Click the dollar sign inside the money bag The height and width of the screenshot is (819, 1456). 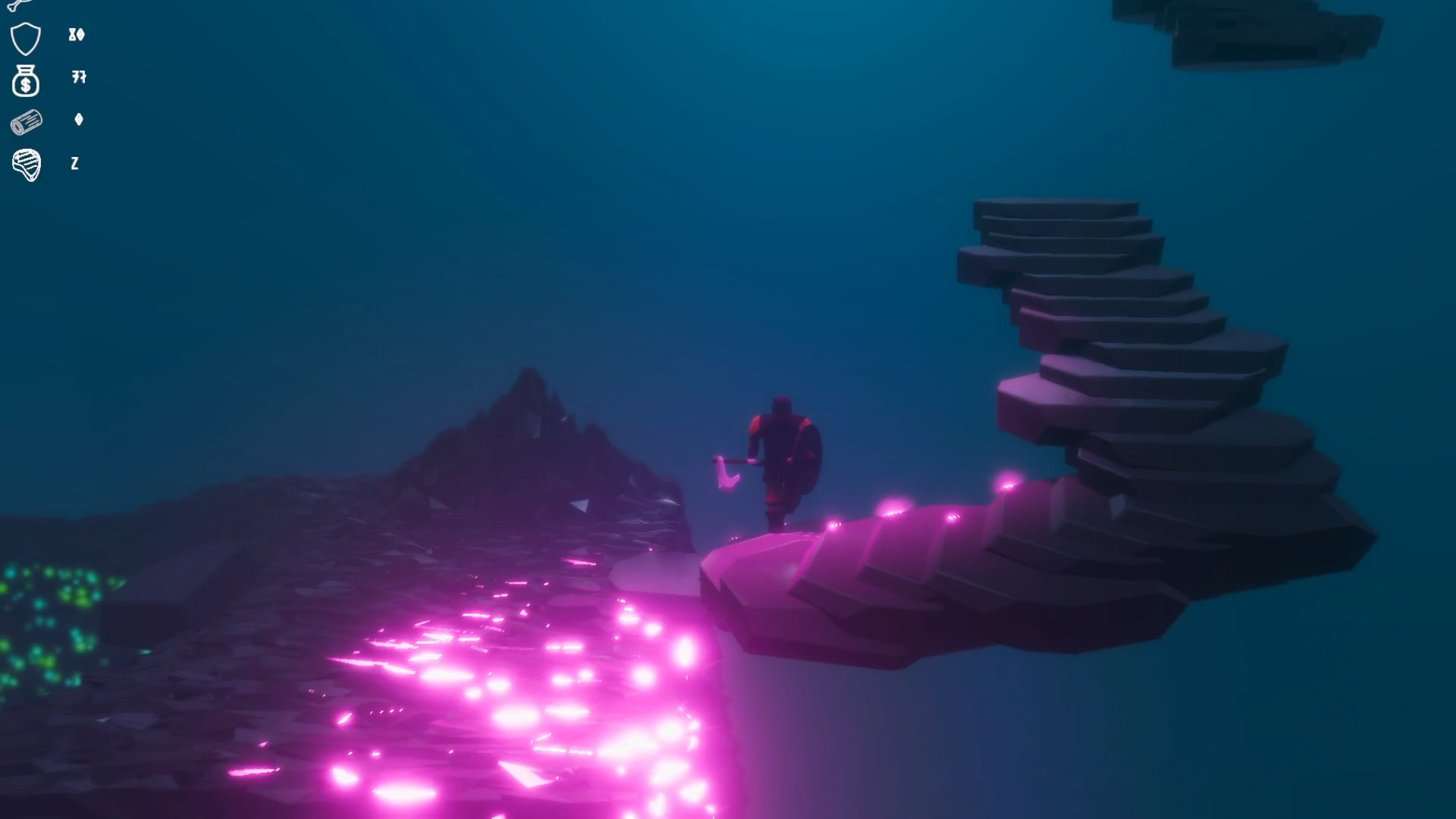coord(27,86)
